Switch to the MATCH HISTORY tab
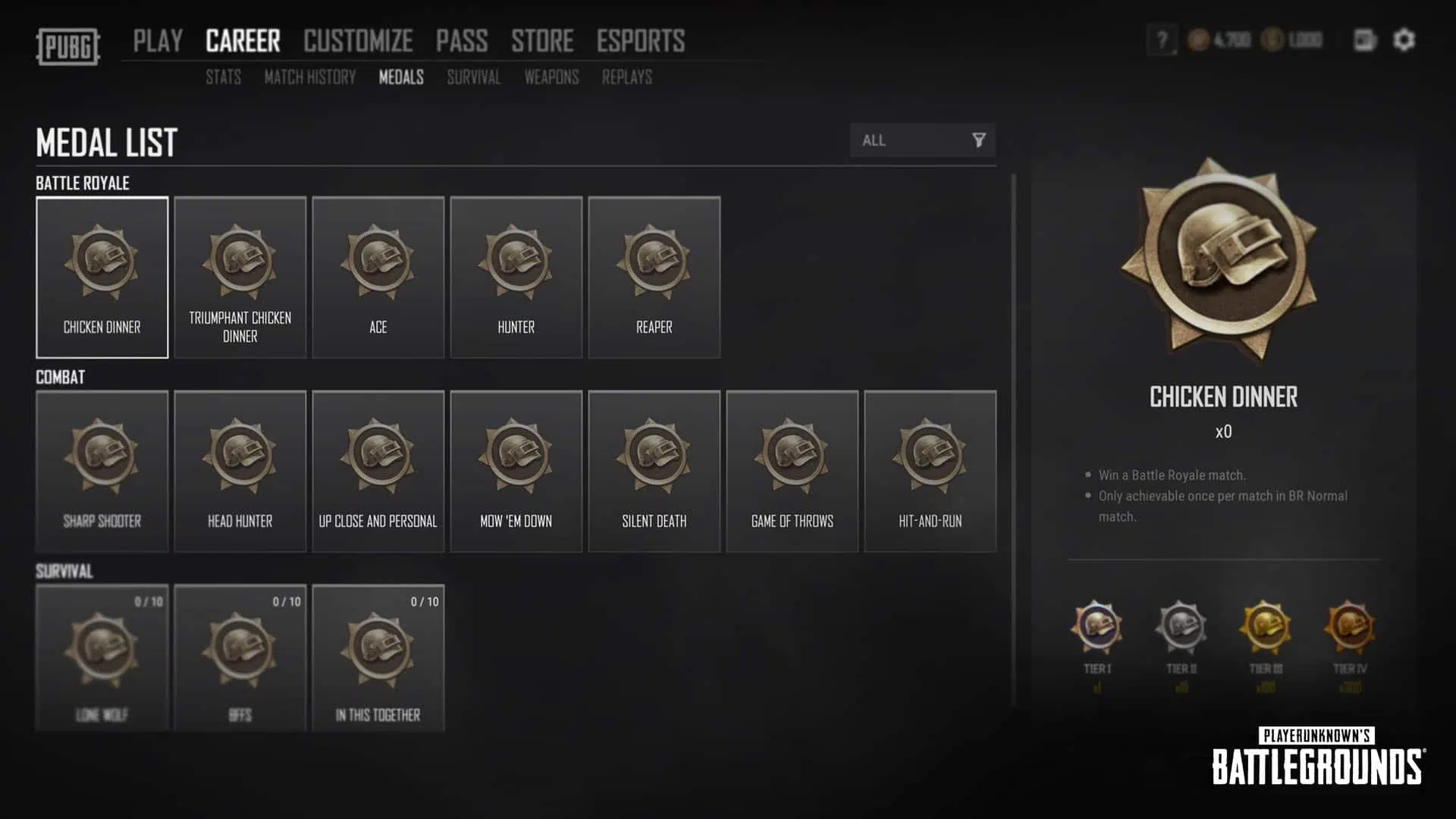Screen dimensions: 1456x819 (309, 77)
